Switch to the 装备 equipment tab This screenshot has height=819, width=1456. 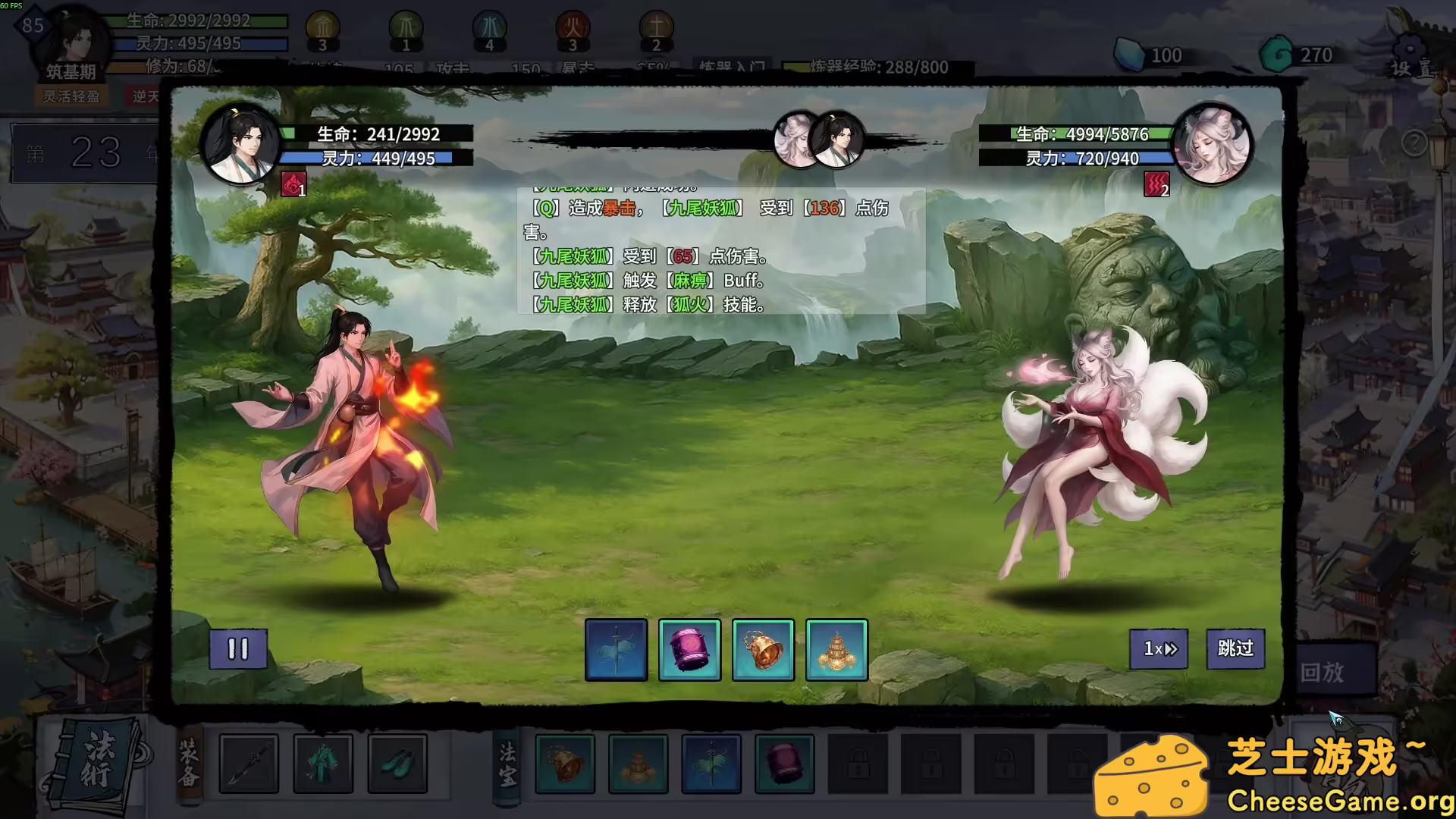pos(189,764)
